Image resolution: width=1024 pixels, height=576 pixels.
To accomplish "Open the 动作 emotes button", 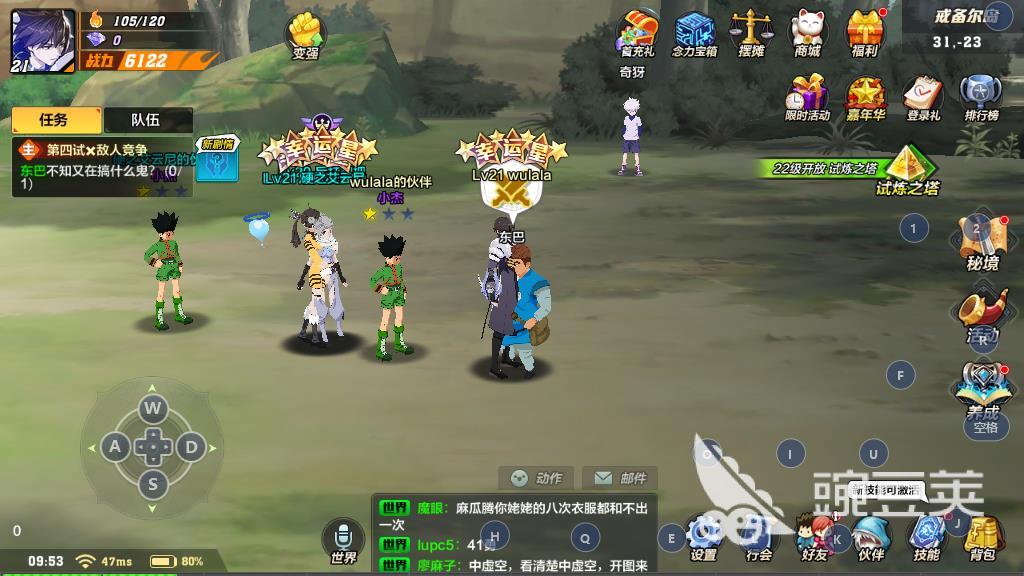I will click(537, 478).
